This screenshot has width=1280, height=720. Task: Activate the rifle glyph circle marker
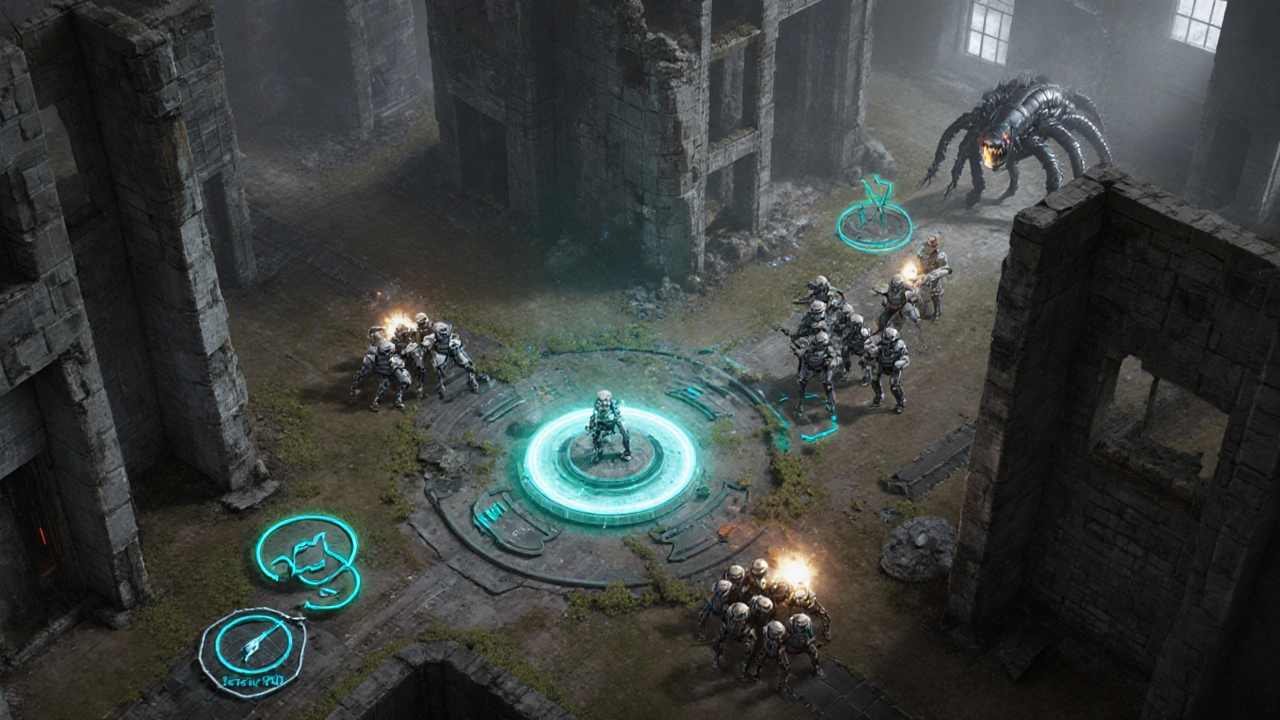tap(252, 647)
